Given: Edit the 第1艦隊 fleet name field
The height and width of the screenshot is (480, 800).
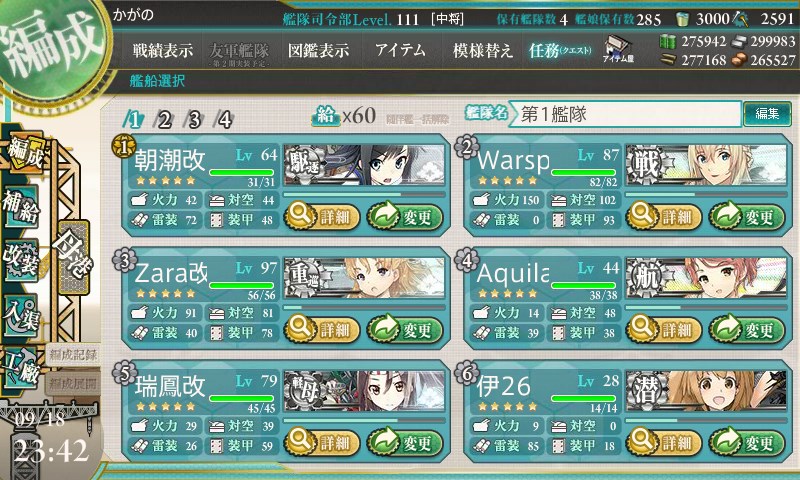Looking at the screenshot, I should (x=626, y=114).
